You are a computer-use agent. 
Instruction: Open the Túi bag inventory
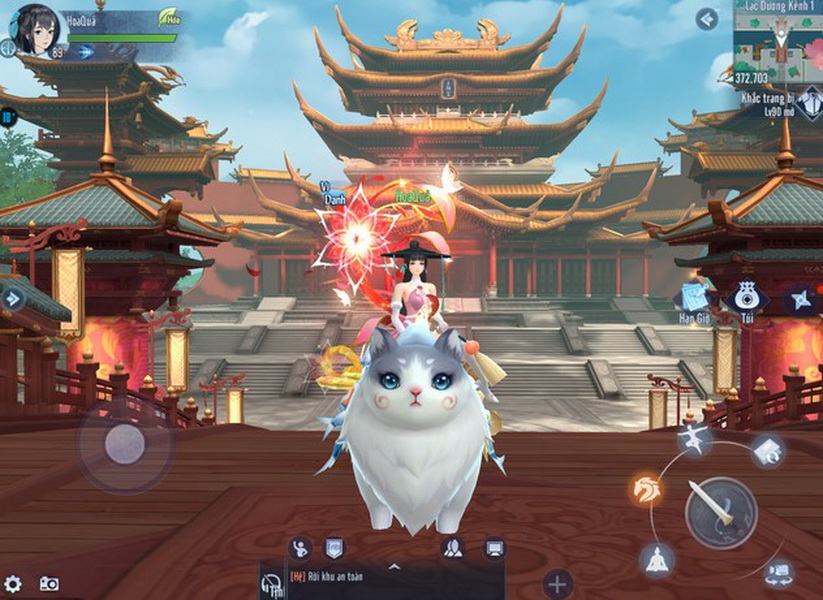[x=747, y=296]
